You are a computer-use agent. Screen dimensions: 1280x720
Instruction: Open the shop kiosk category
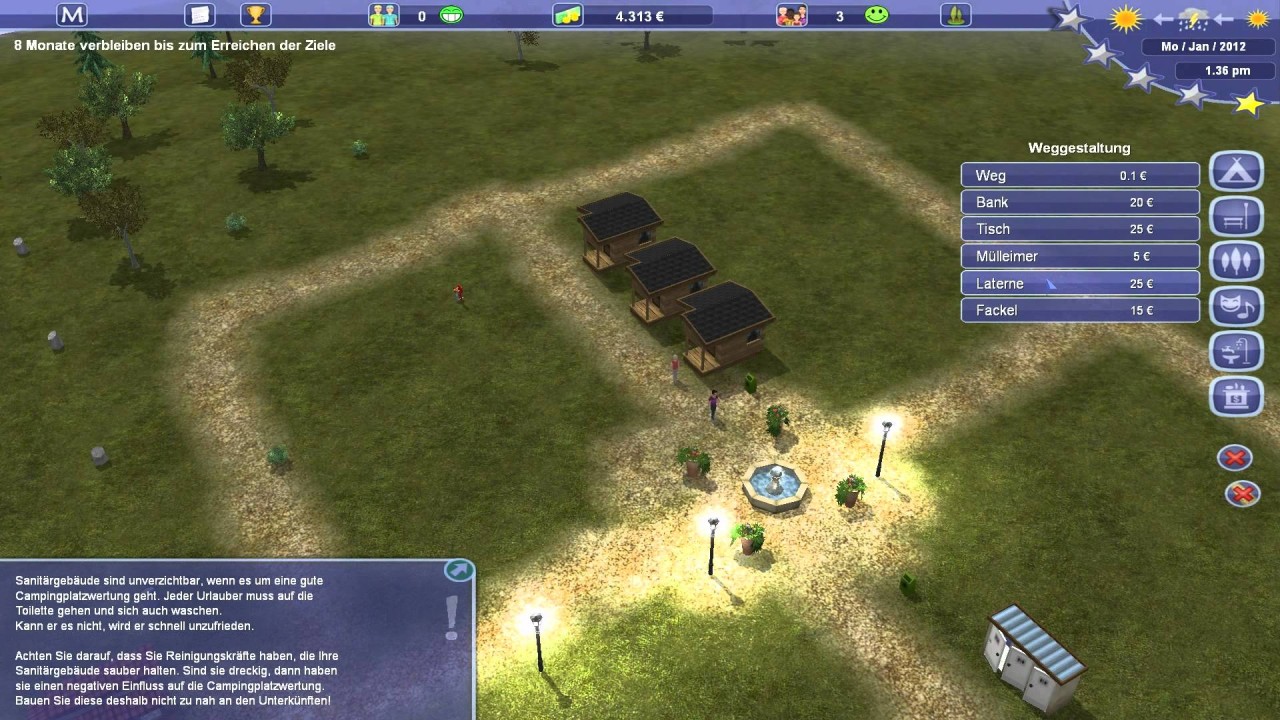[1236, 396]
